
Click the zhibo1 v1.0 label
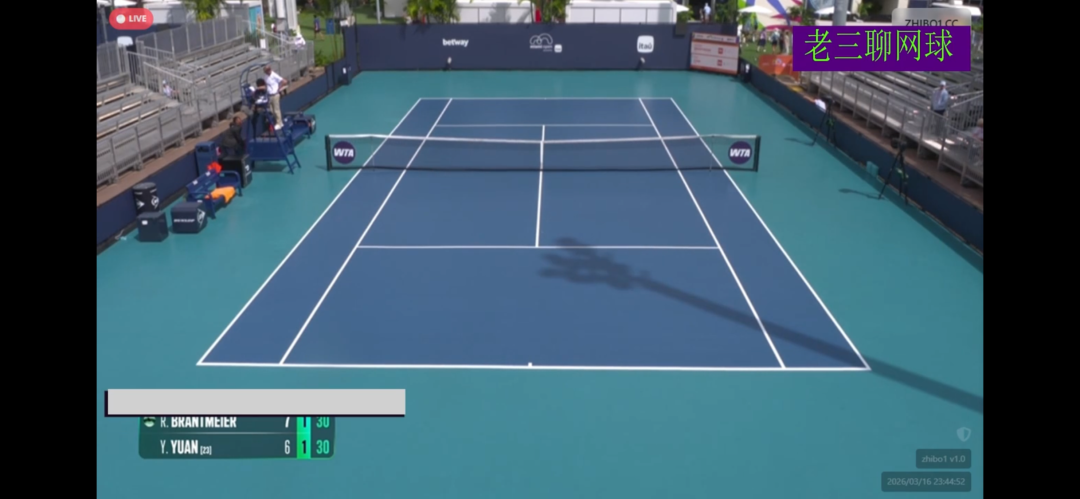(943, 459)
